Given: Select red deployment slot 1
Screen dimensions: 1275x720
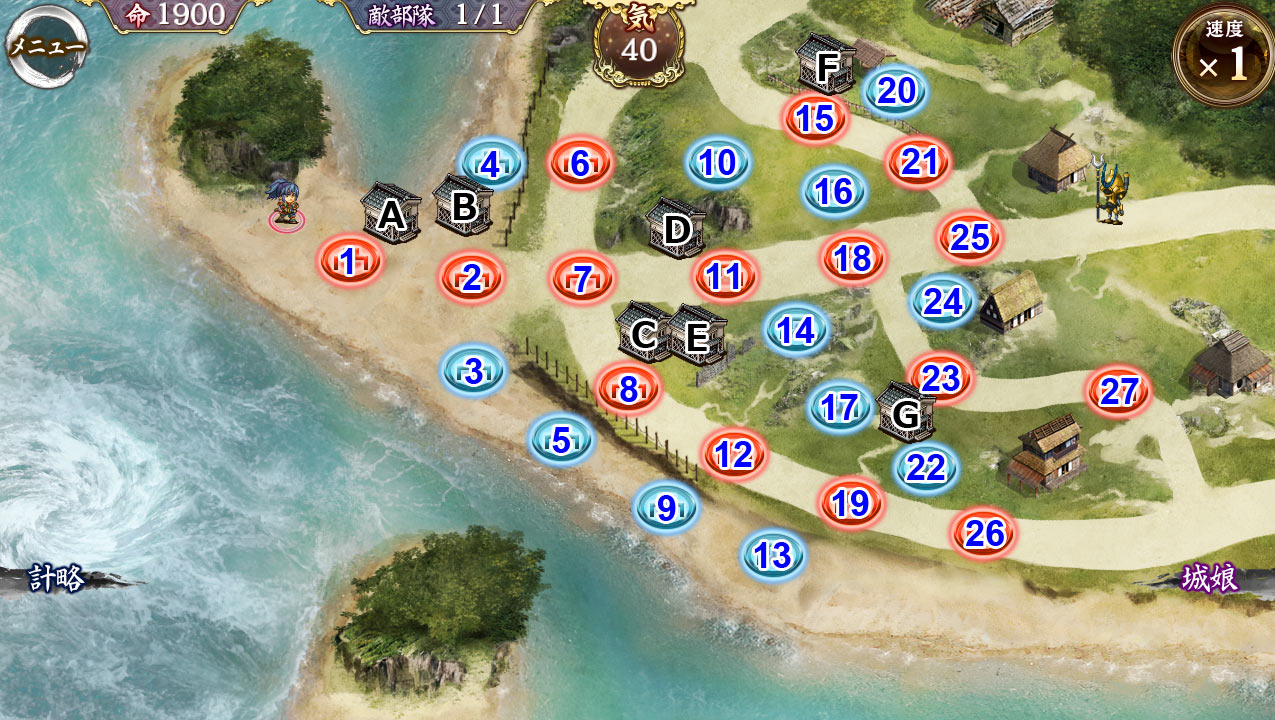Looking at the screenshot, I should coord(349,262).
